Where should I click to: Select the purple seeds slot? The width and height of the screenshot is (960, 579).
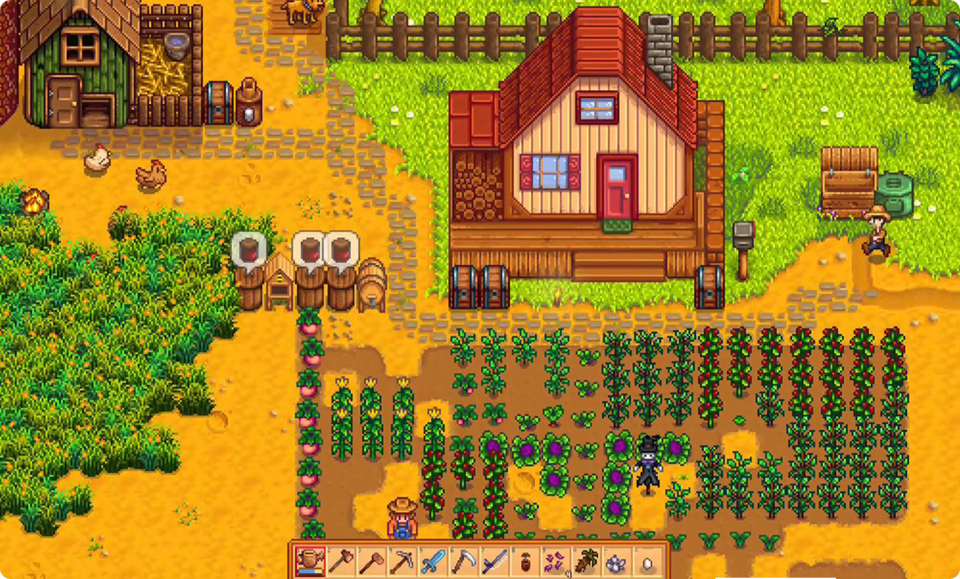click(x=556, y=561)
